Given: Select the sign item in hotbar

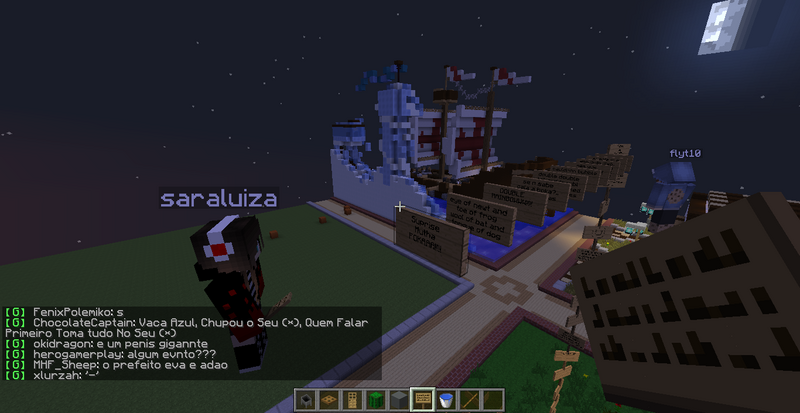Looking at the screenshot, I should (x=422, y=400).
